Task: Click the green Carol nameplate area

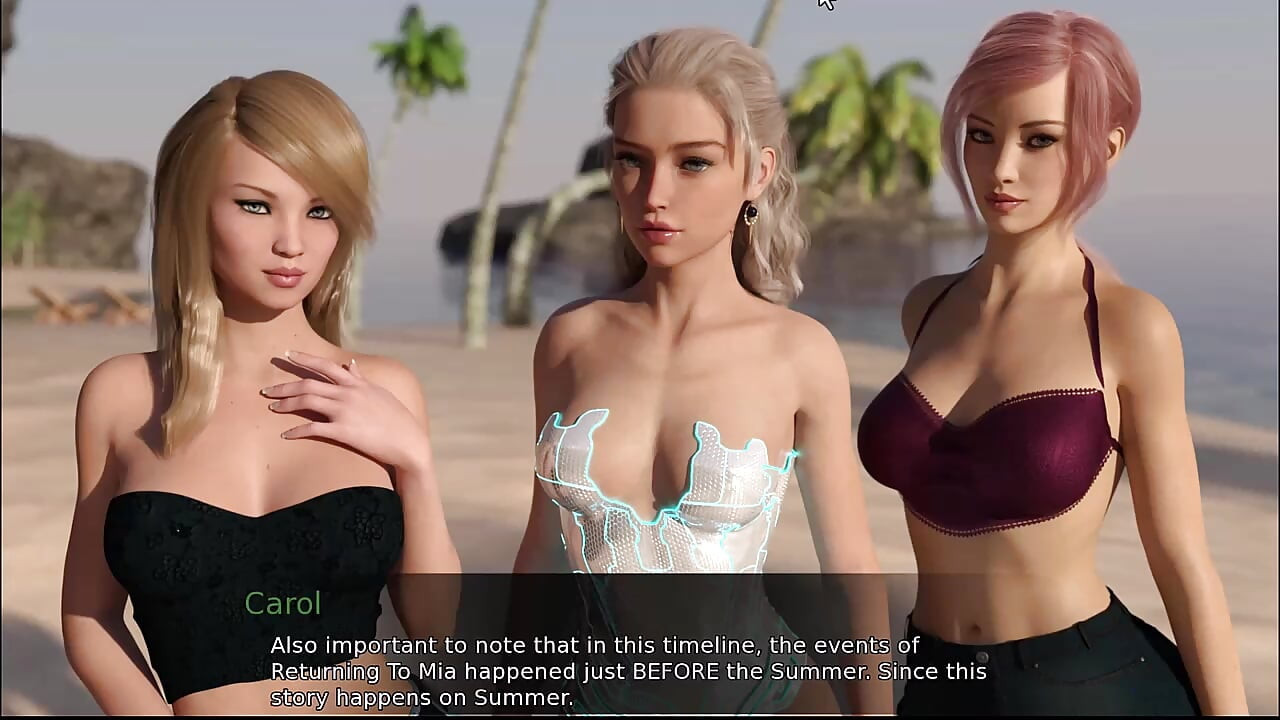Action: point(283,603)
